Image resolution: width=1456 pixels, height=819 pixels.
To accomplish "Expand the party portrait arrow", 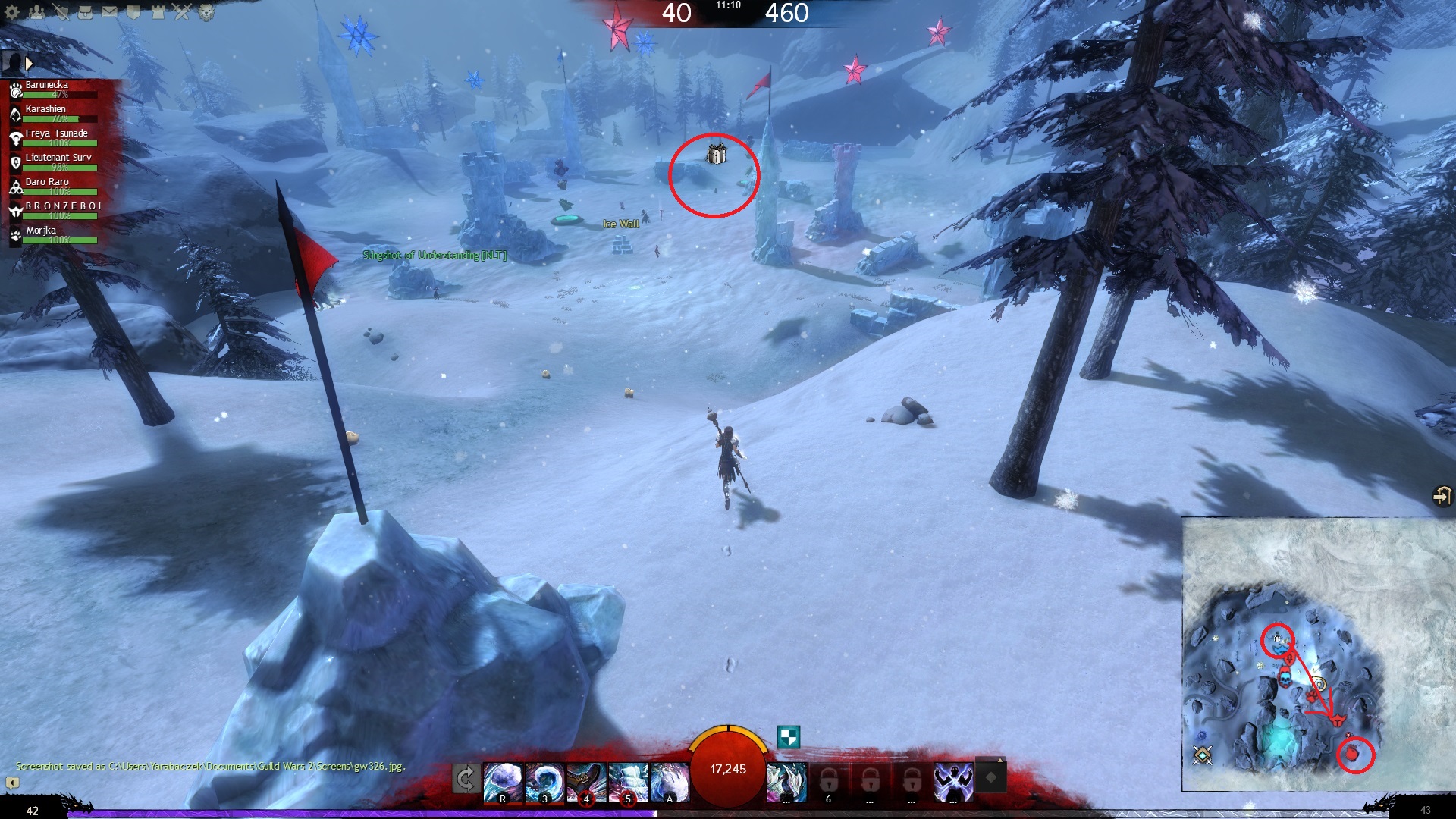I will point(29,64).
